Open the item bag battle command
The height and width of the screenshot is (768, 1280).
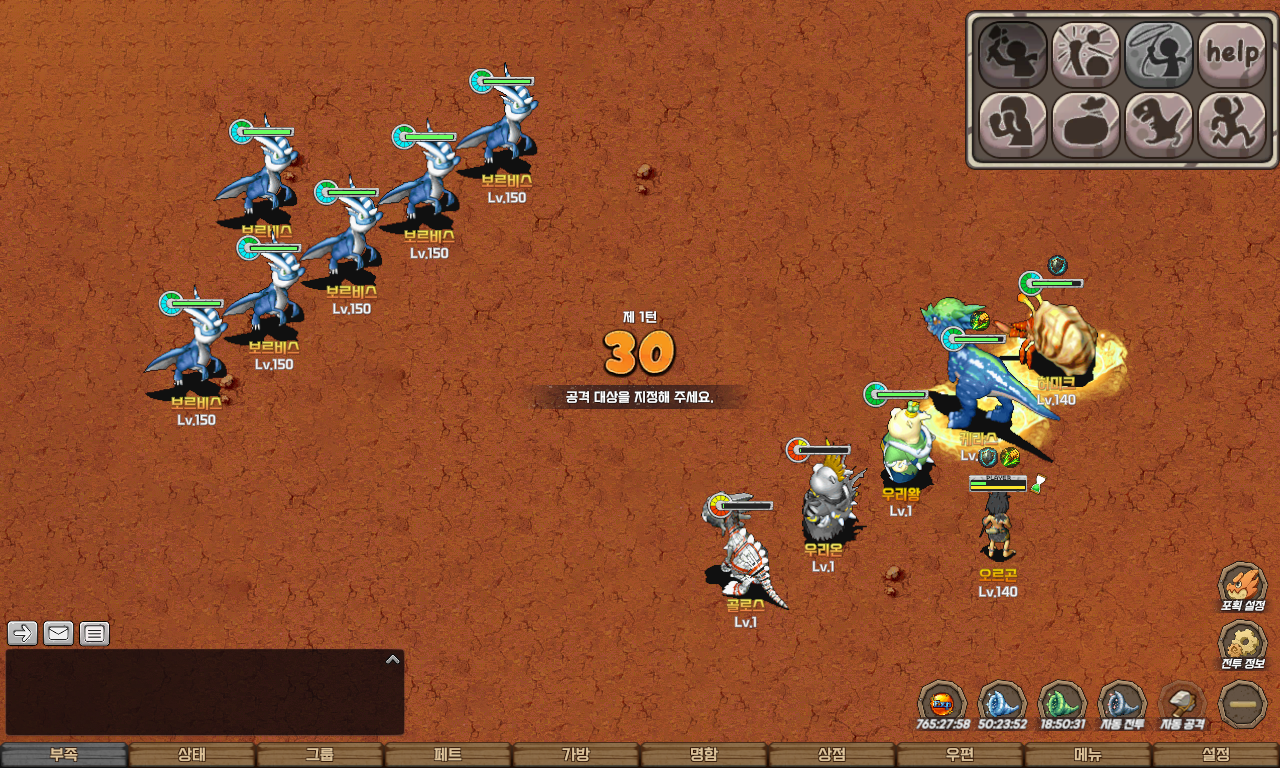tap(1086, 125)
